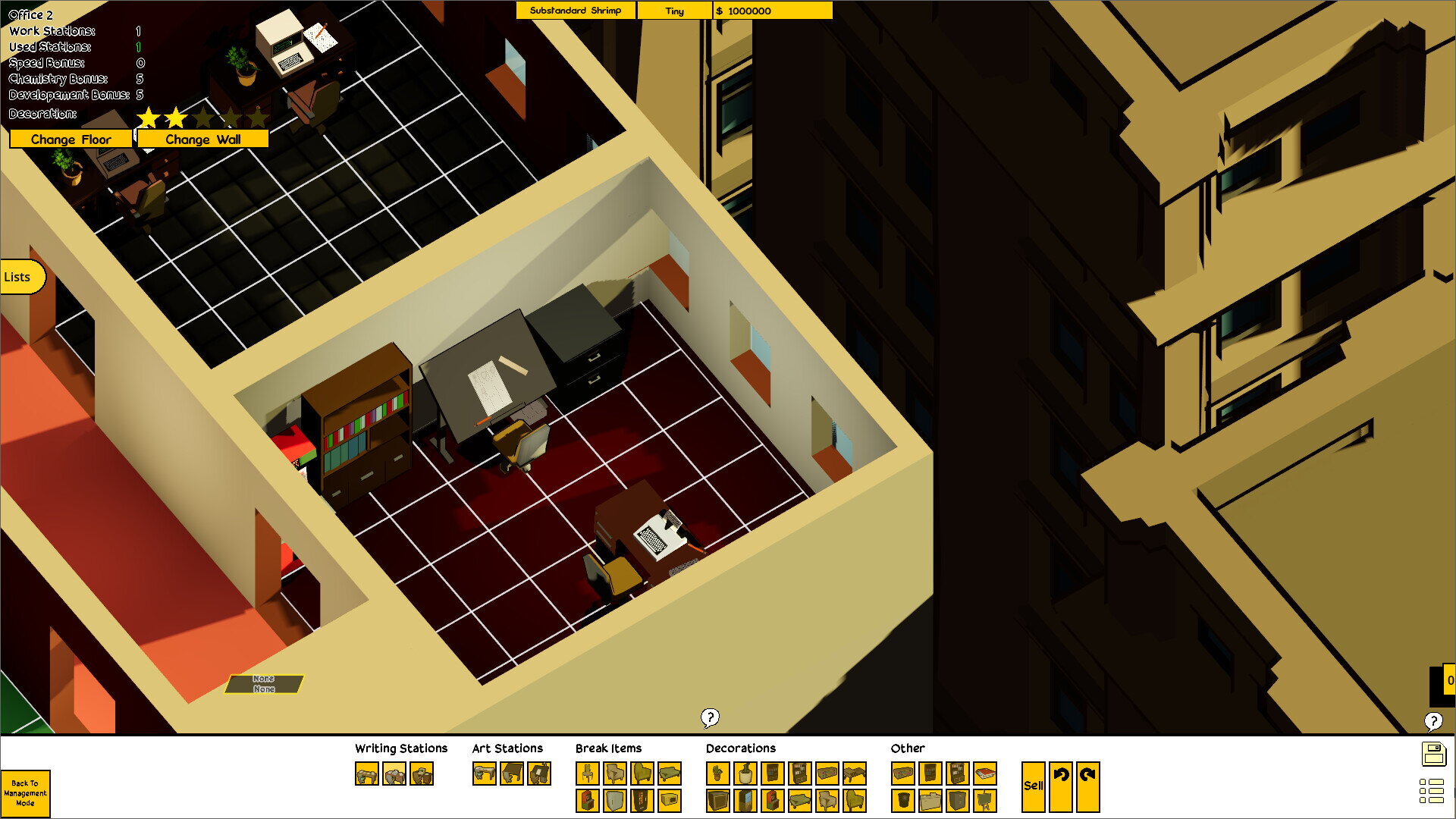Viewport: 1456px width, 819px height.
Task: Select the first writing station desk
Action: tap(367, 774)
